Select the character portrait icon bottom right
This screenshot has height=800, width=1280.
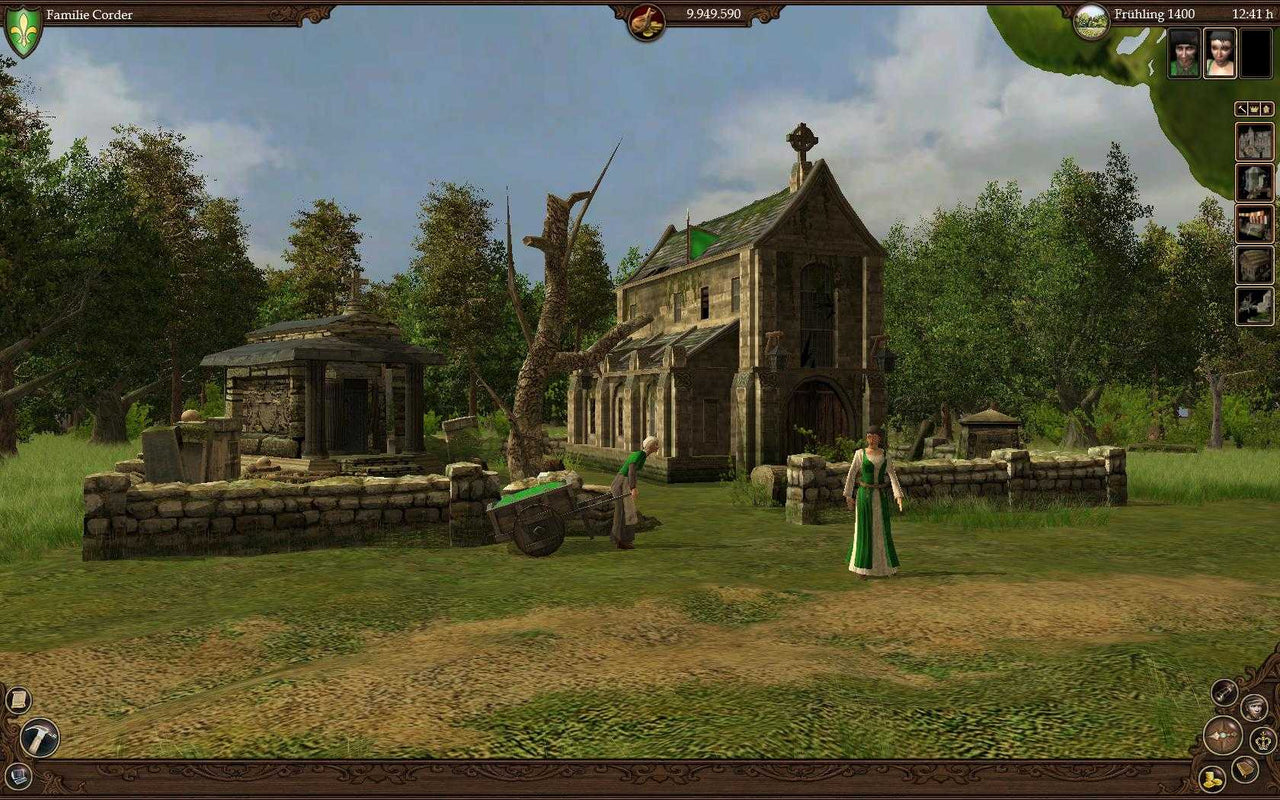1254,708
